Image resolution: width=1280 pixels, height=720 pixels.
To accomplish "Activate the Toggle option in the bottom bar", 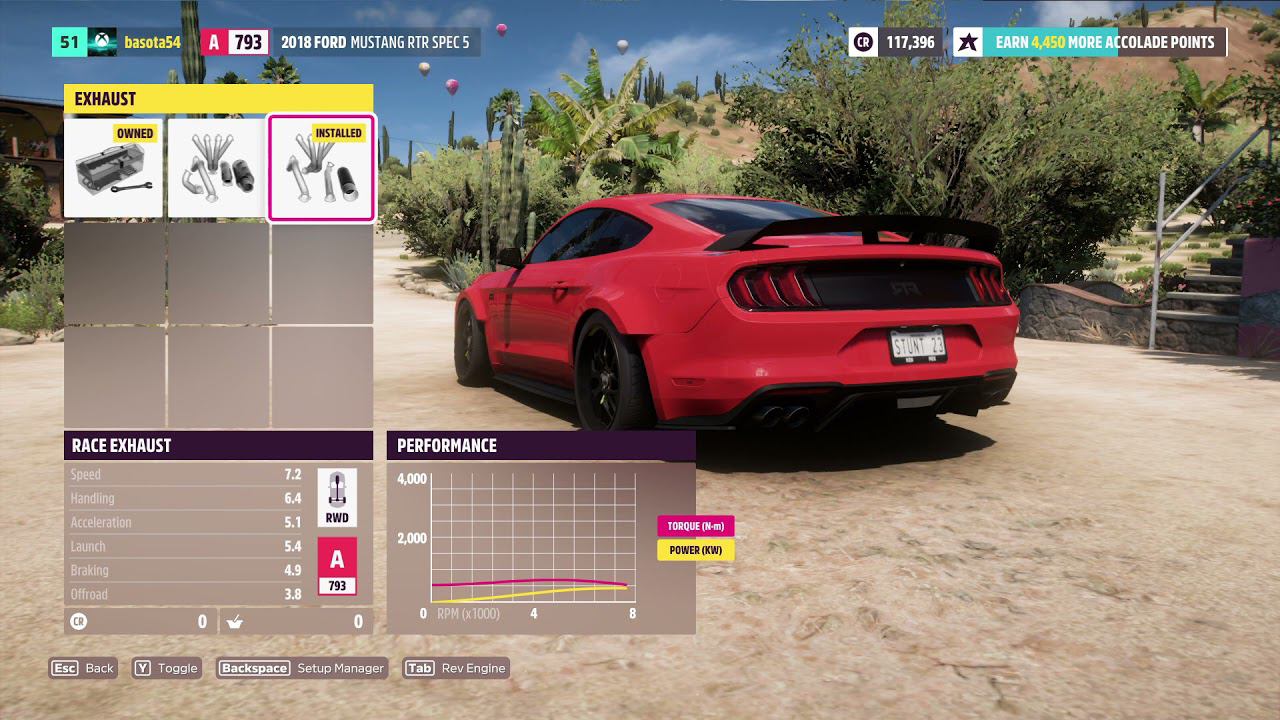I will click(x=166, y=668).
